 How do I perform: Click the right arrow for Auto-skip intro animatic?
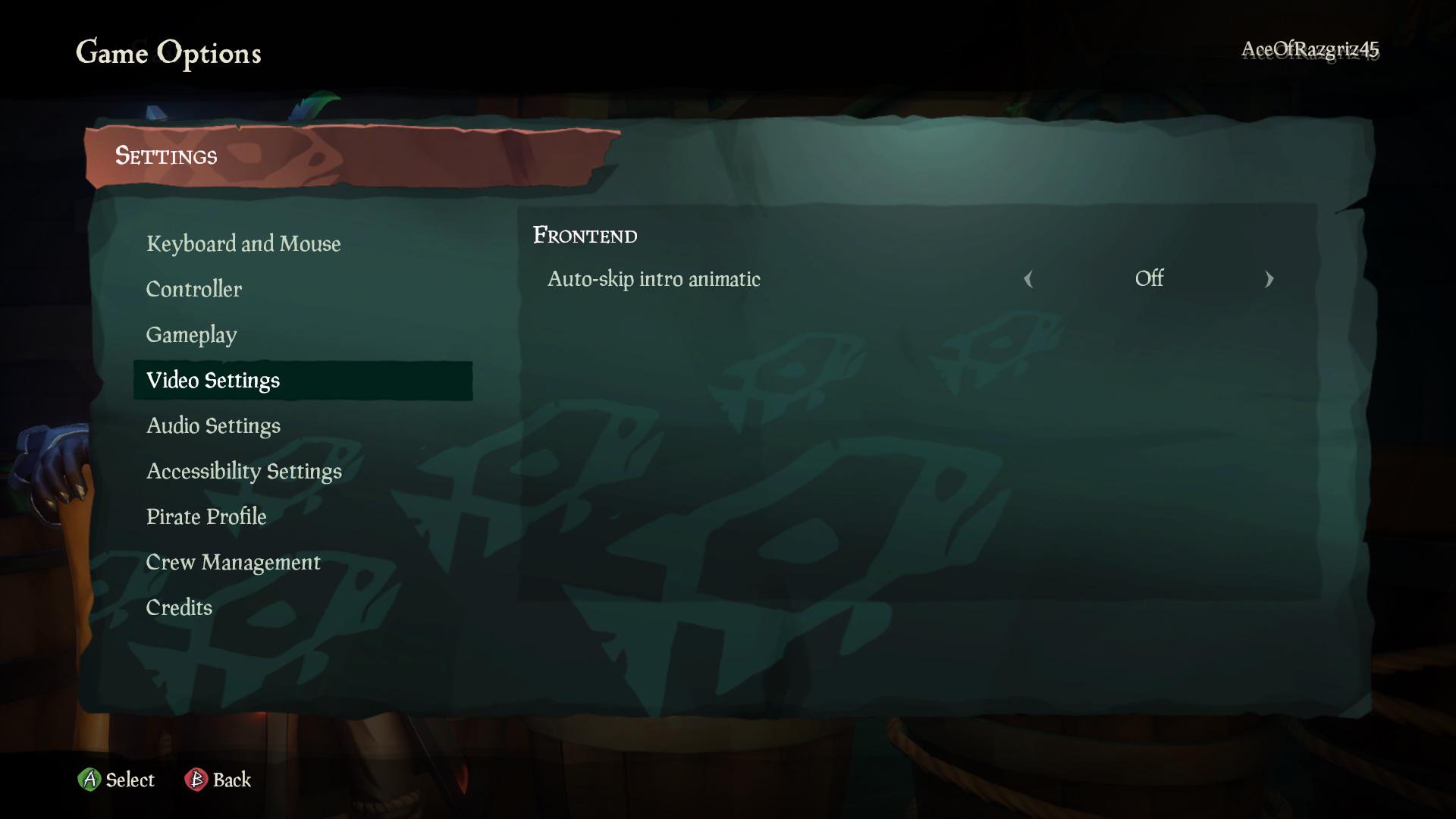1269,279
